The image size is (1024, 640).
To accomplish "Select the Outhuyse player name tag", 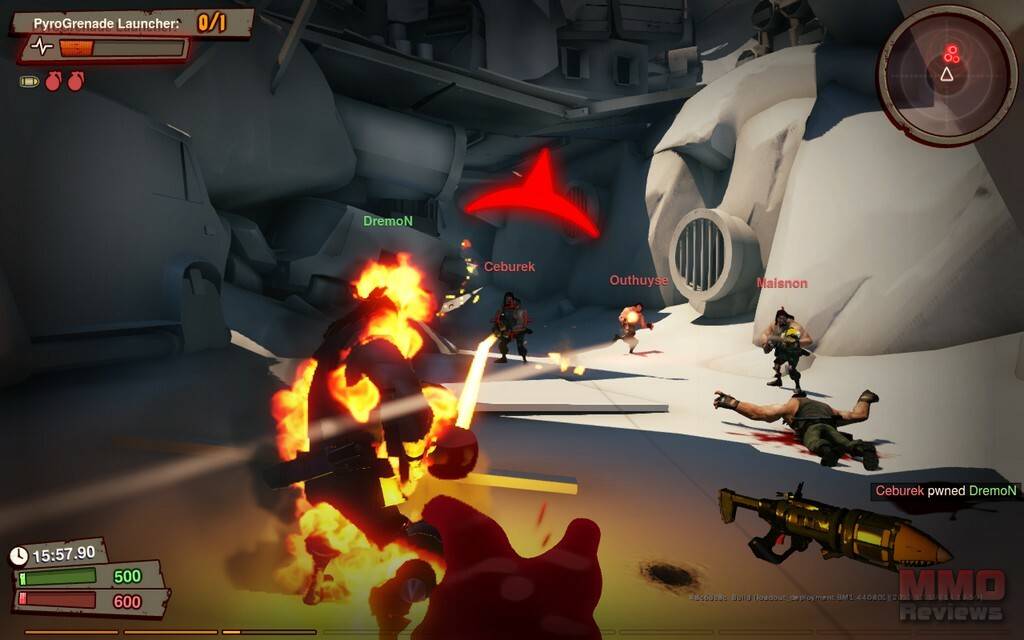I will pyautogui.click(x=638, y=281).
